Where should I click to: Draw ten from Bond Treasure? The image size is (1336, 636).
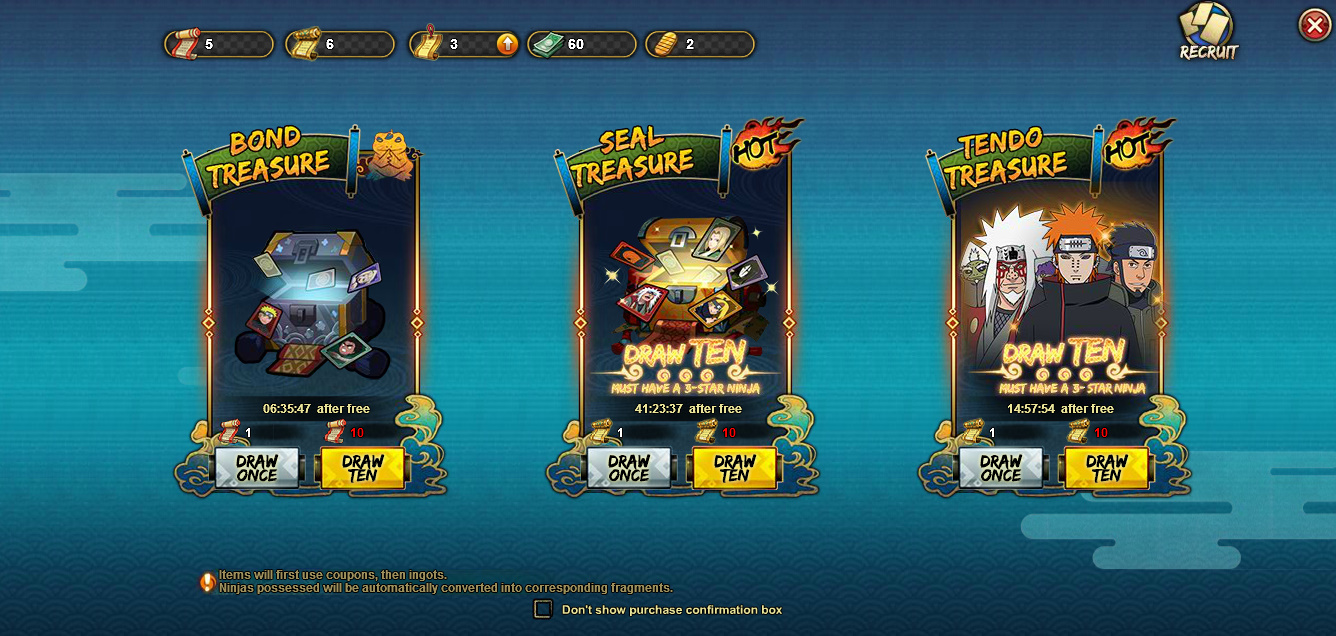(x=362, y=467)
